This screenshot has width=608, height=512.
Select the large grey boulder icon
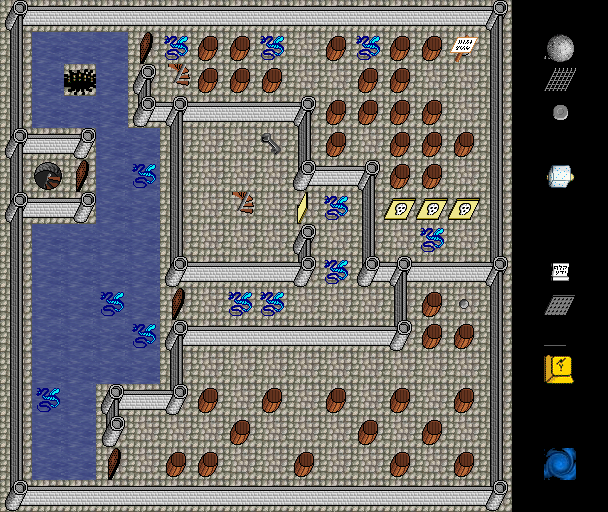pyautogui.click(x=560, y=47)
